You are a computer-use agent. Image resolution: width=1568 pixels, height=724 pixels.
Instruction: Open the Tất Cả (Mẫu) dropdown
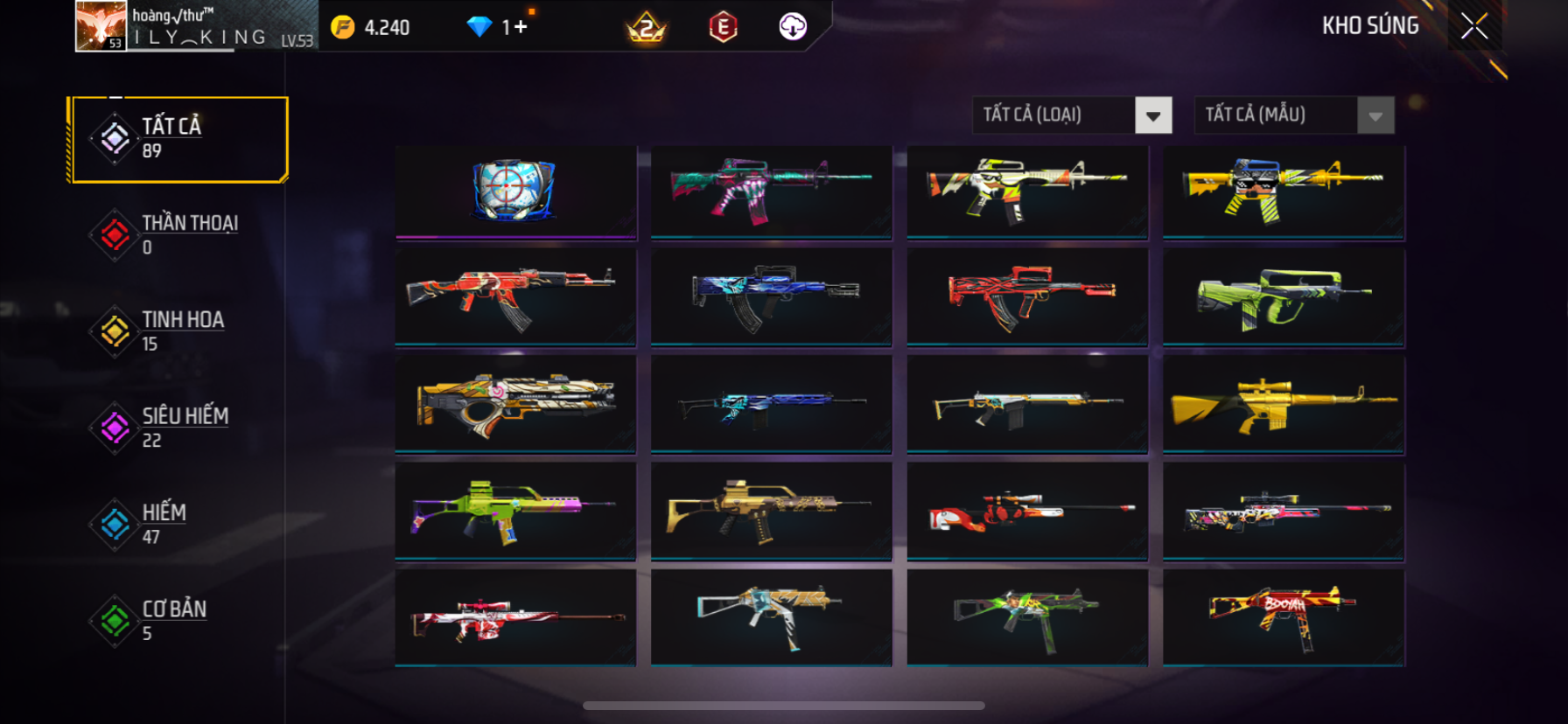point(1375,115)
